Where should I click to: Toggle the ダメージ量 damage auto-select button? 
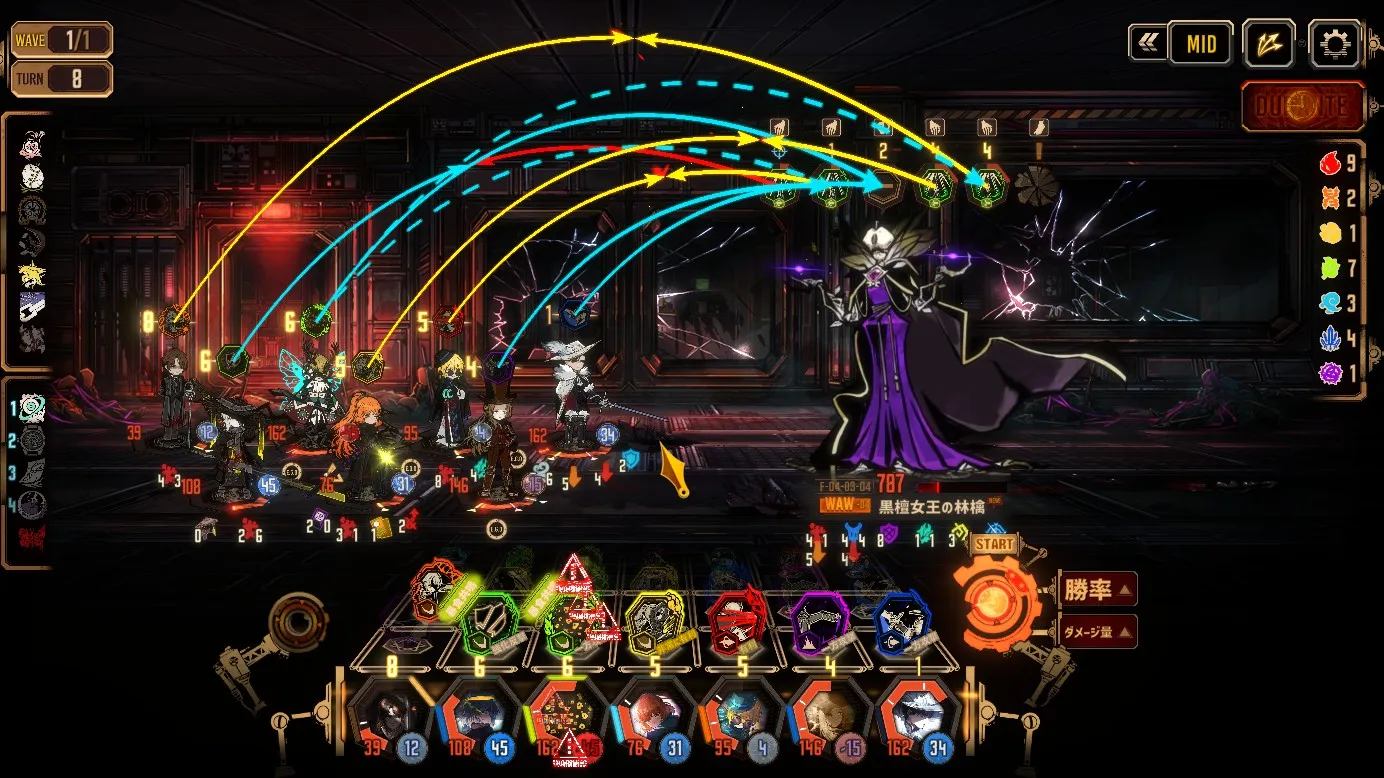coord(1097,631)
